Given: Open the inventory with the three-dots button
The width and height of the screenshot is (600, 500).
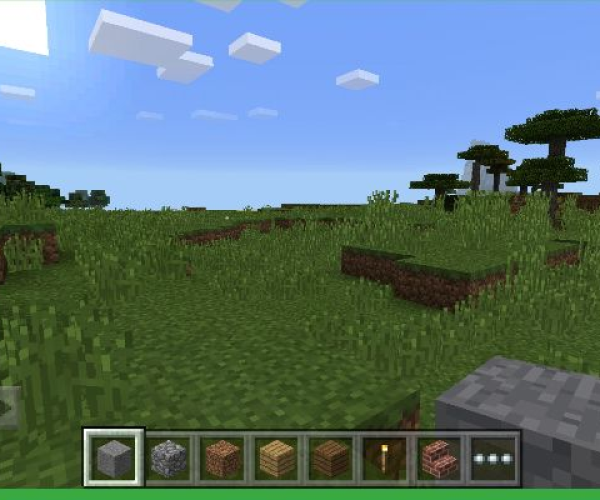Looking at the screenshot, I should point(493,459).
